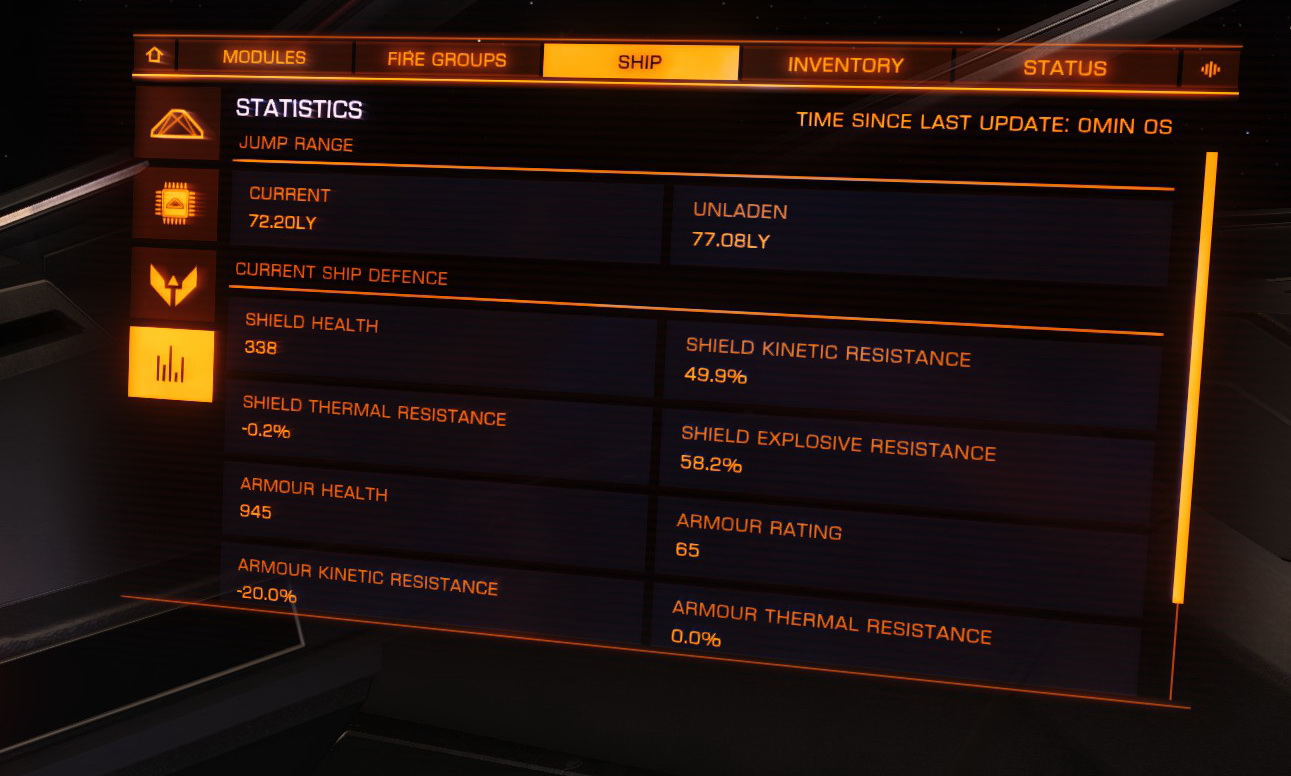Click the home icon tab
This screenshot has height=776, width=1291.
tap(155, 55)
